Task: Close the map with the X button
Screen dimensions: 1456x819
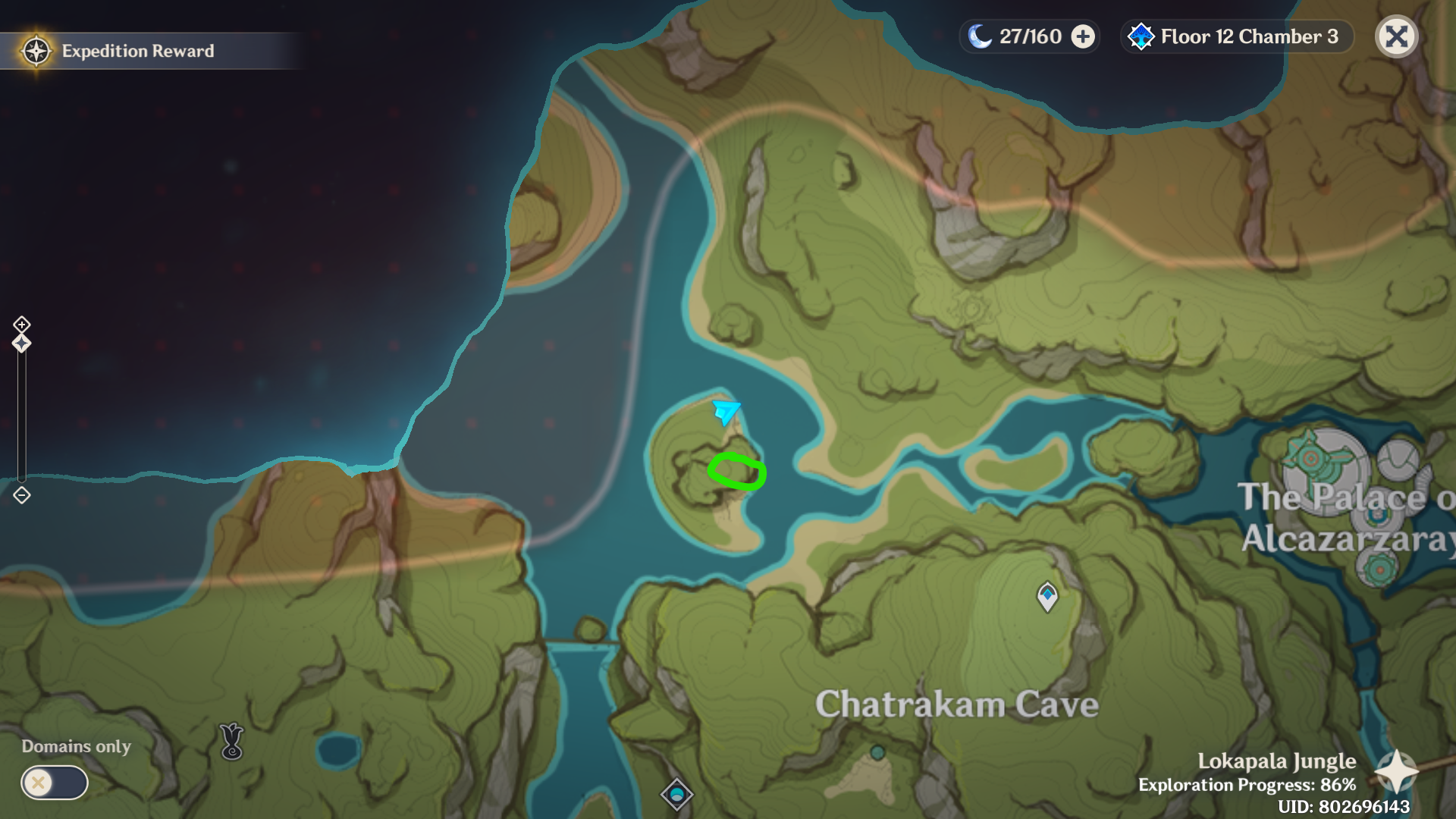Action: tap(1396, 36)
